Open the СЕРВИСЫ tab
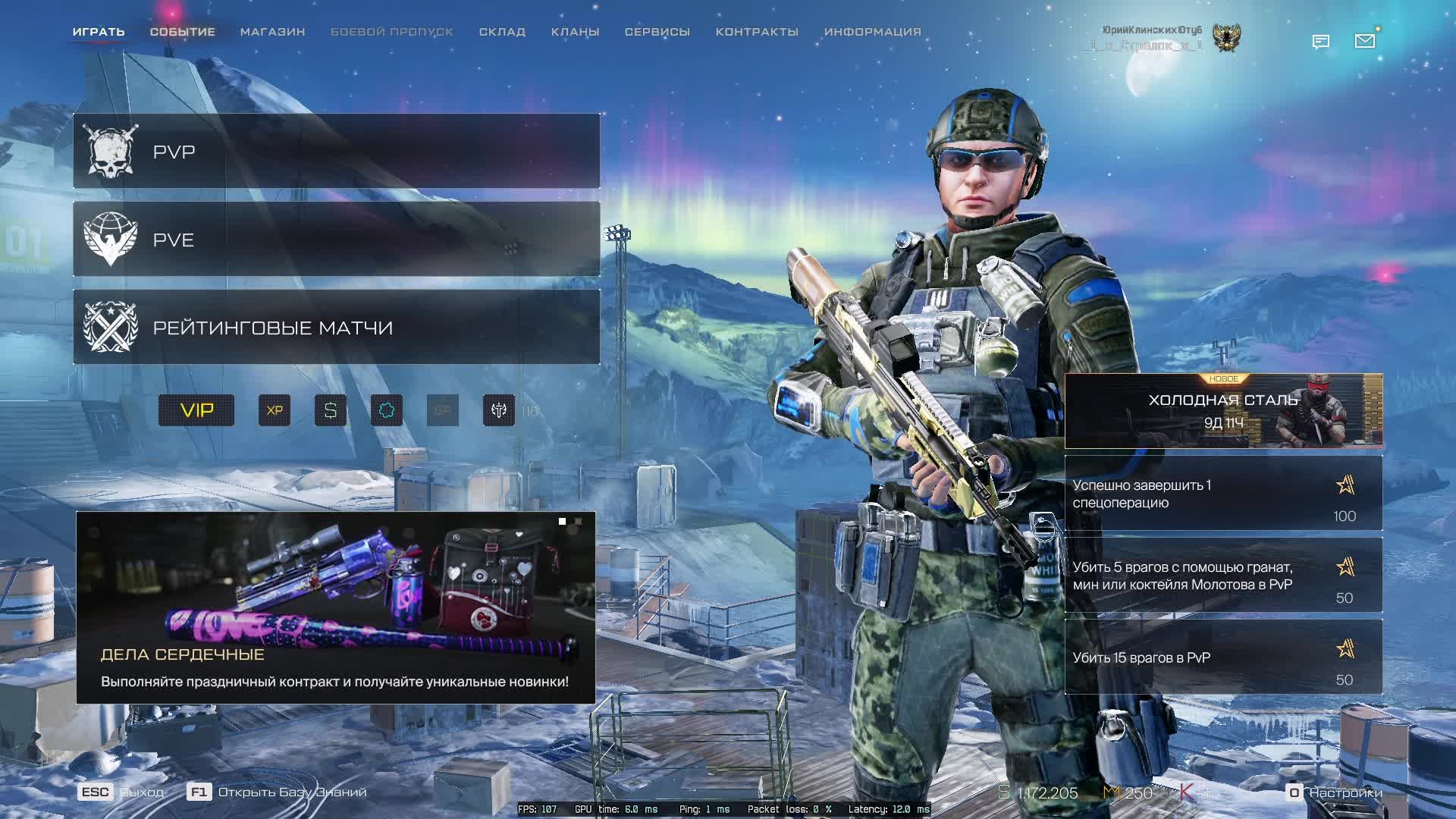Screen dimensions: 1456x819 657,32
